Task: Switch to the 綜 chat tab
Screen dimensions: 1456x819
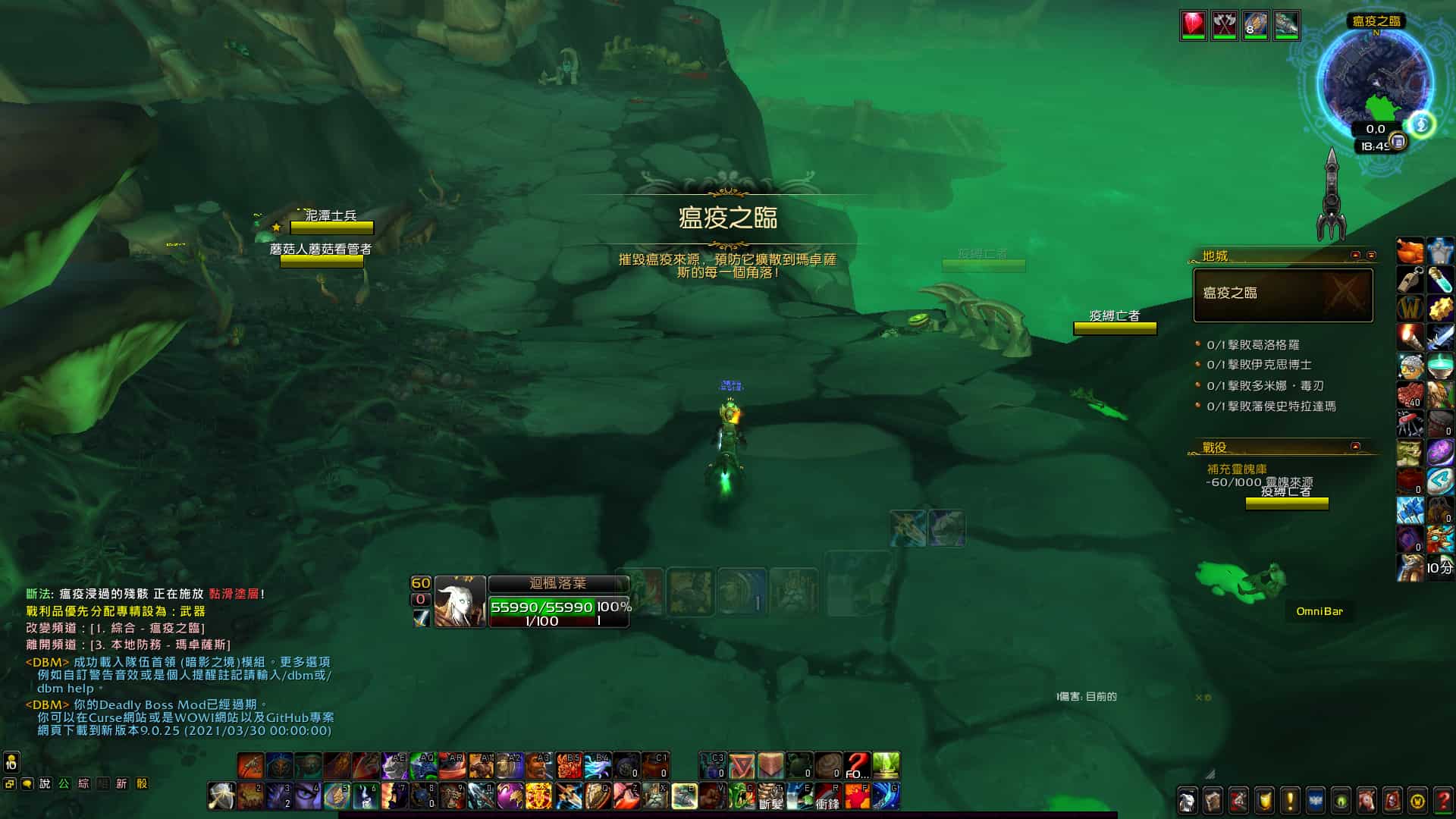Action: pyautogui.click(x=83, y=784)
